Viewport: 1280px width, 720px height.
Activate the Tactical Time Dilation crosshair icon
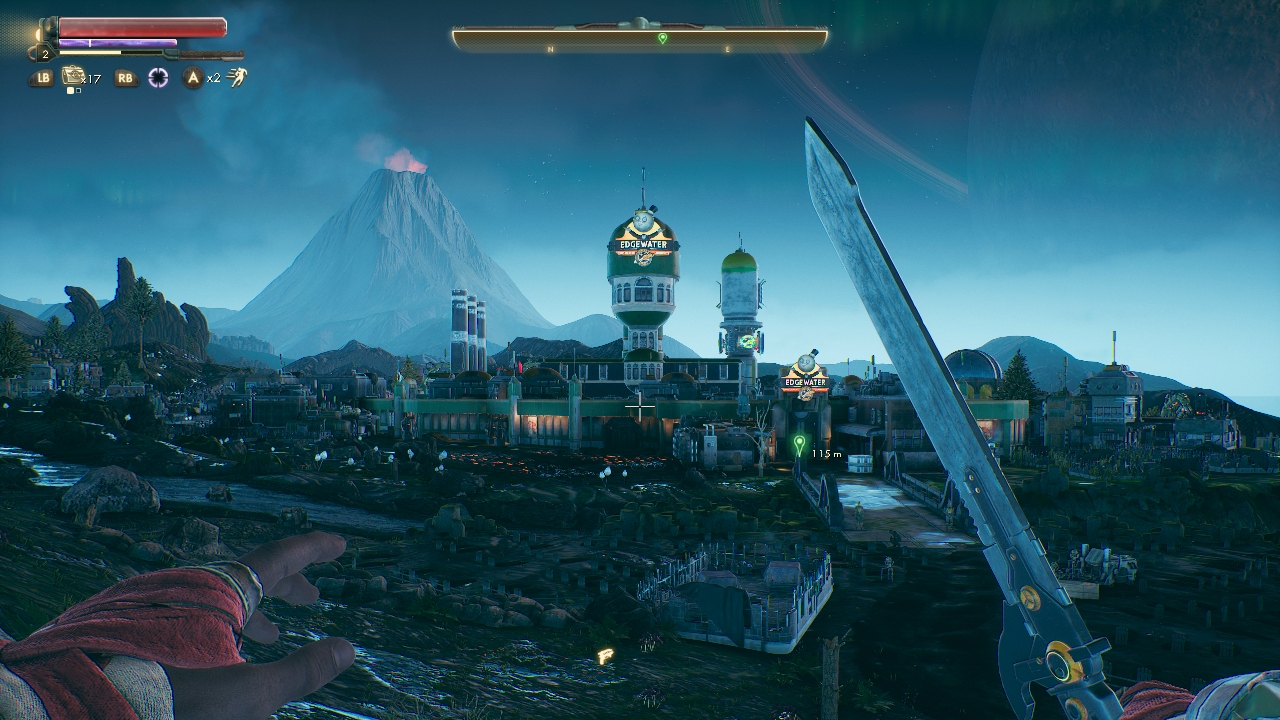click(x=158, y=78)
